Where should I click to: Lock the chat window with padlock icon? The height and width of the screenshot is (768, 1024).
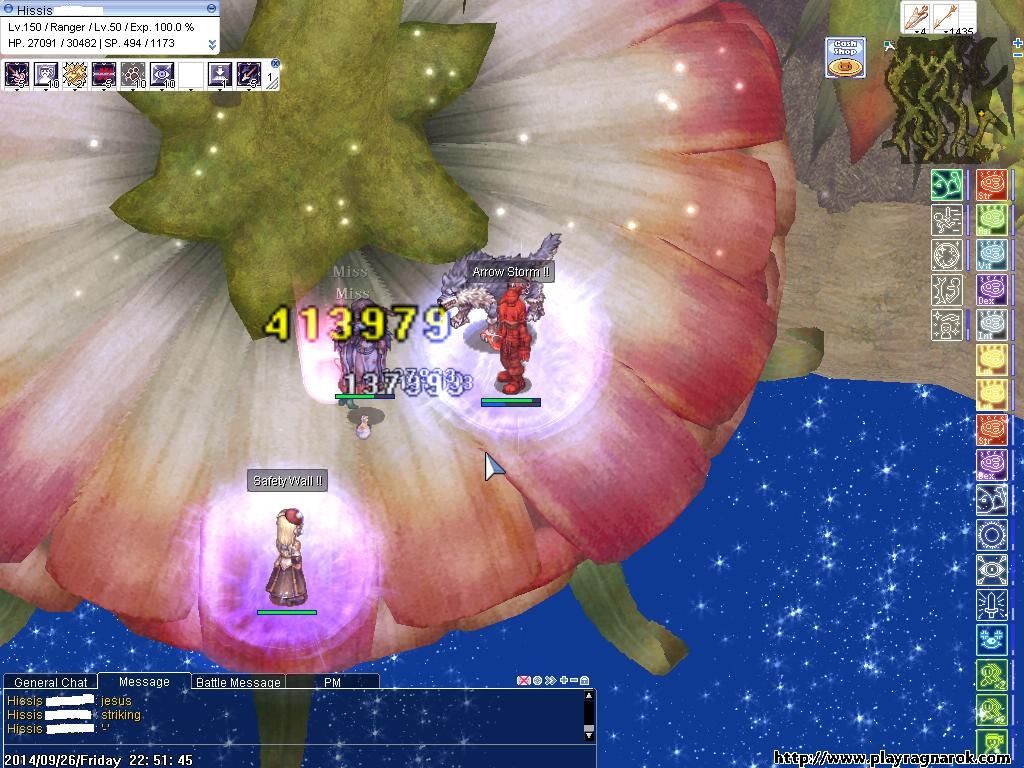tap(585, 681)
